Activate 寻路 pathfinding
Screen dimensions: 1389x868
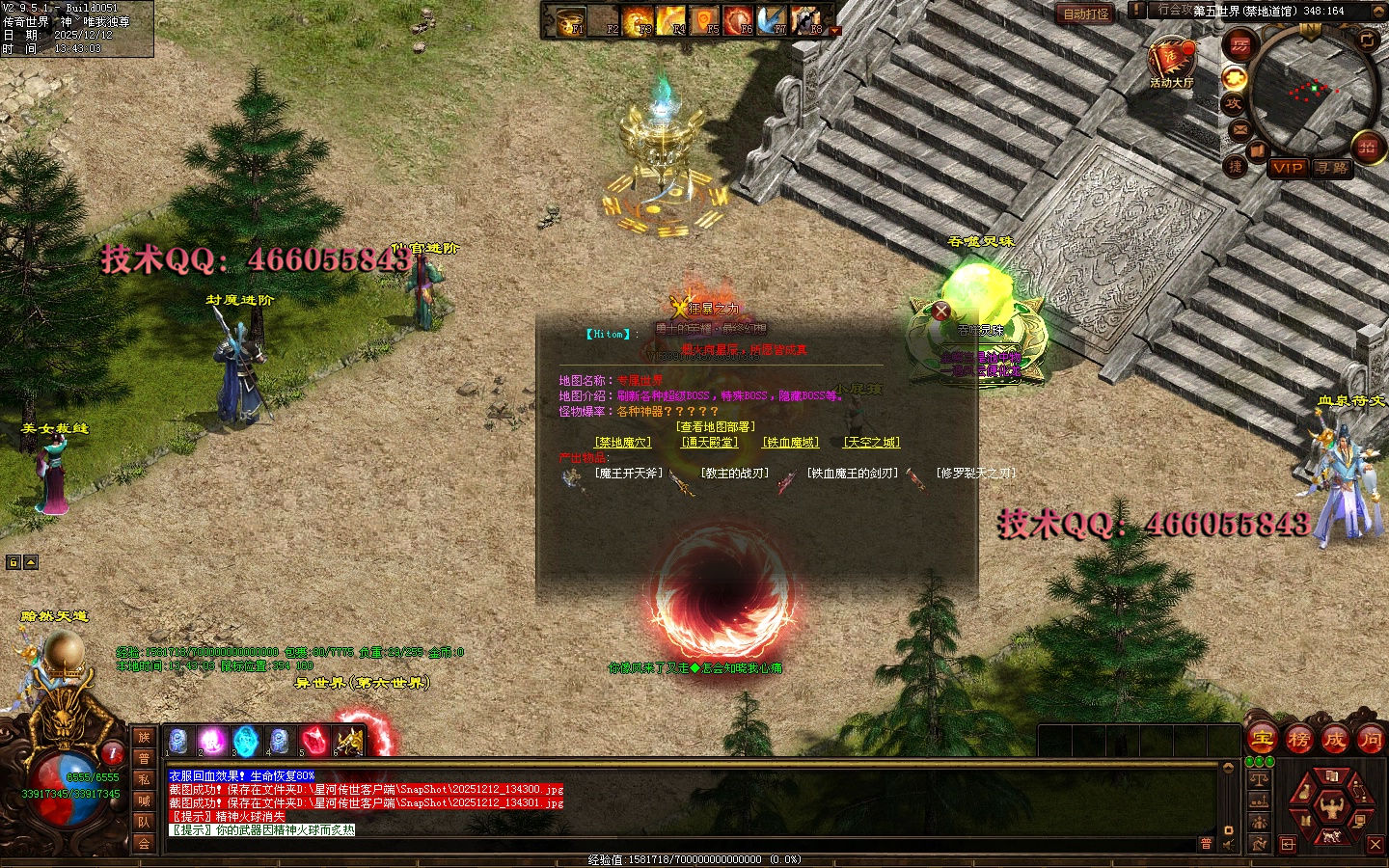pos(1332,168)
